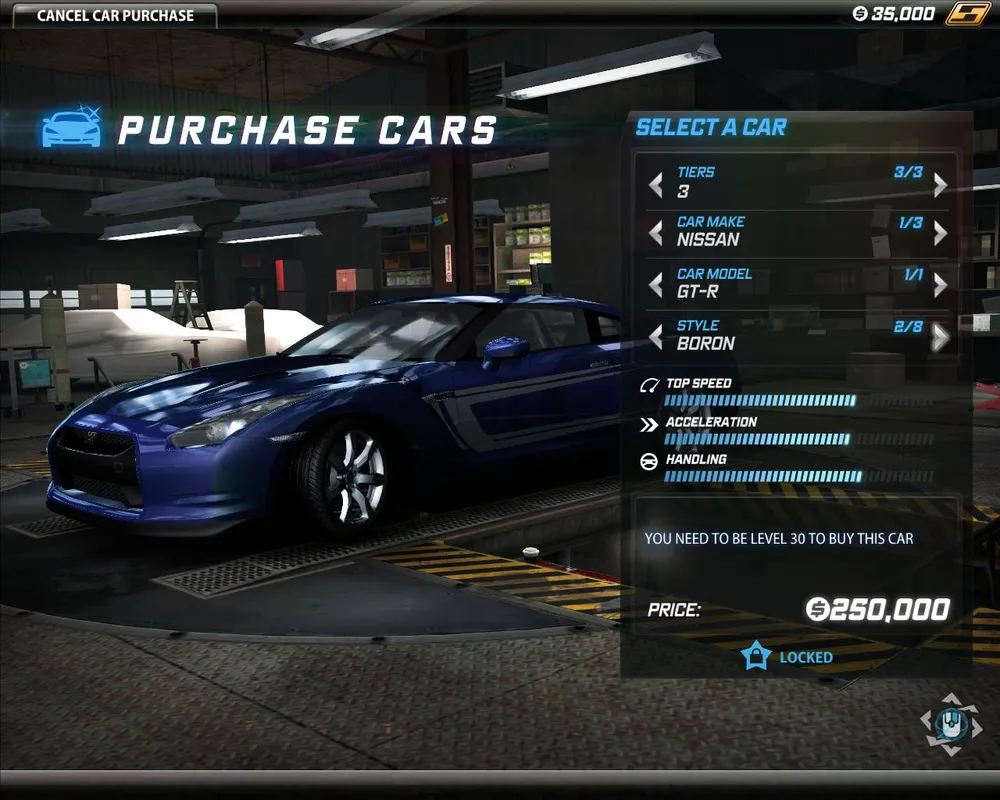Go to previous Tiers option
This screenshot has height=800, width=1000.
(x=655, y=185)
